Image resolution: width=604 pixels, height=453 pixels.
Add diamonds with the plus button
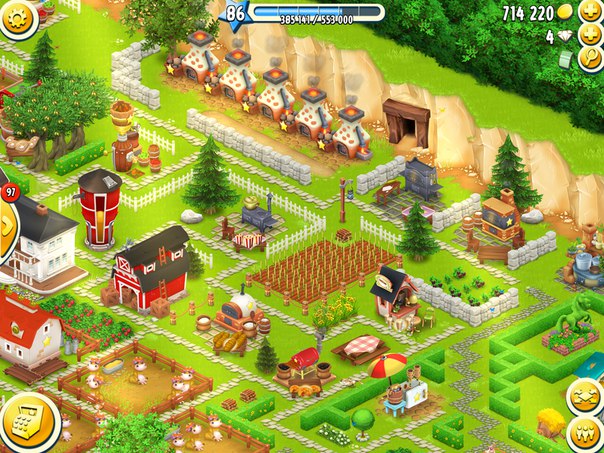[x=591, y=37]
